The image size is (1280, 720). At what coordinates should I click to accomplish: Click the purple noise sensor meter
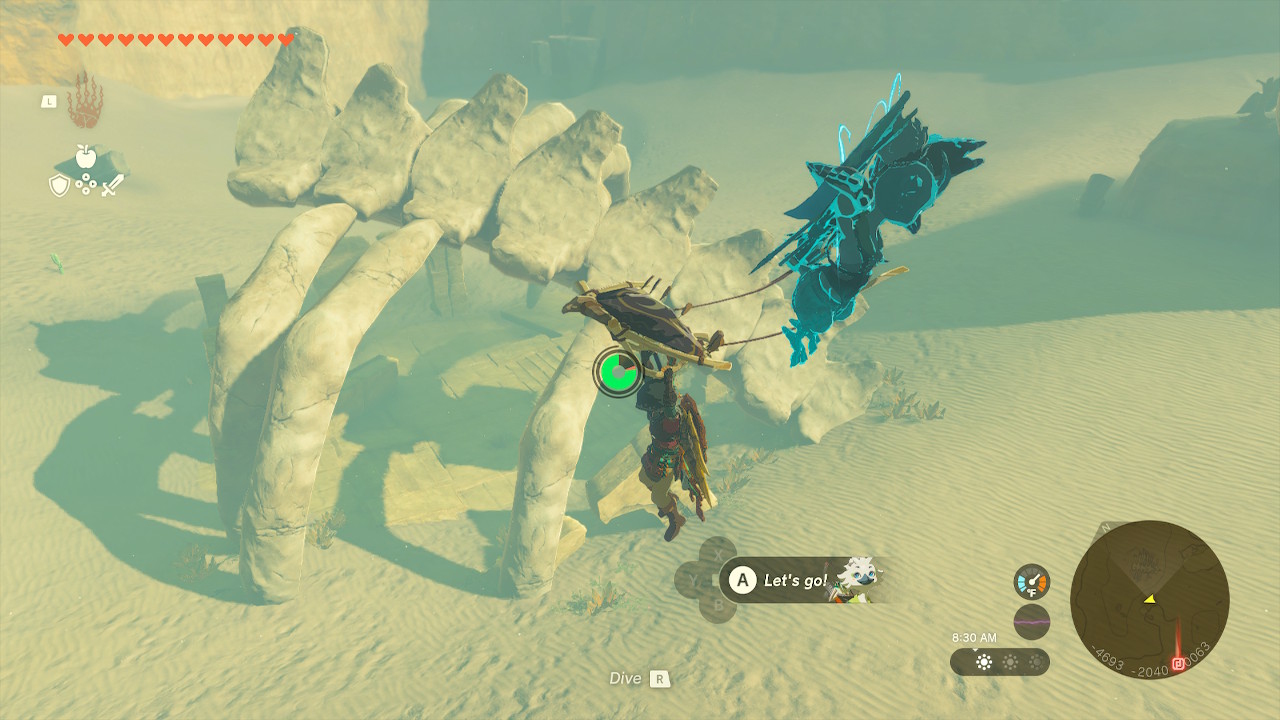[x=1032, y=621]
